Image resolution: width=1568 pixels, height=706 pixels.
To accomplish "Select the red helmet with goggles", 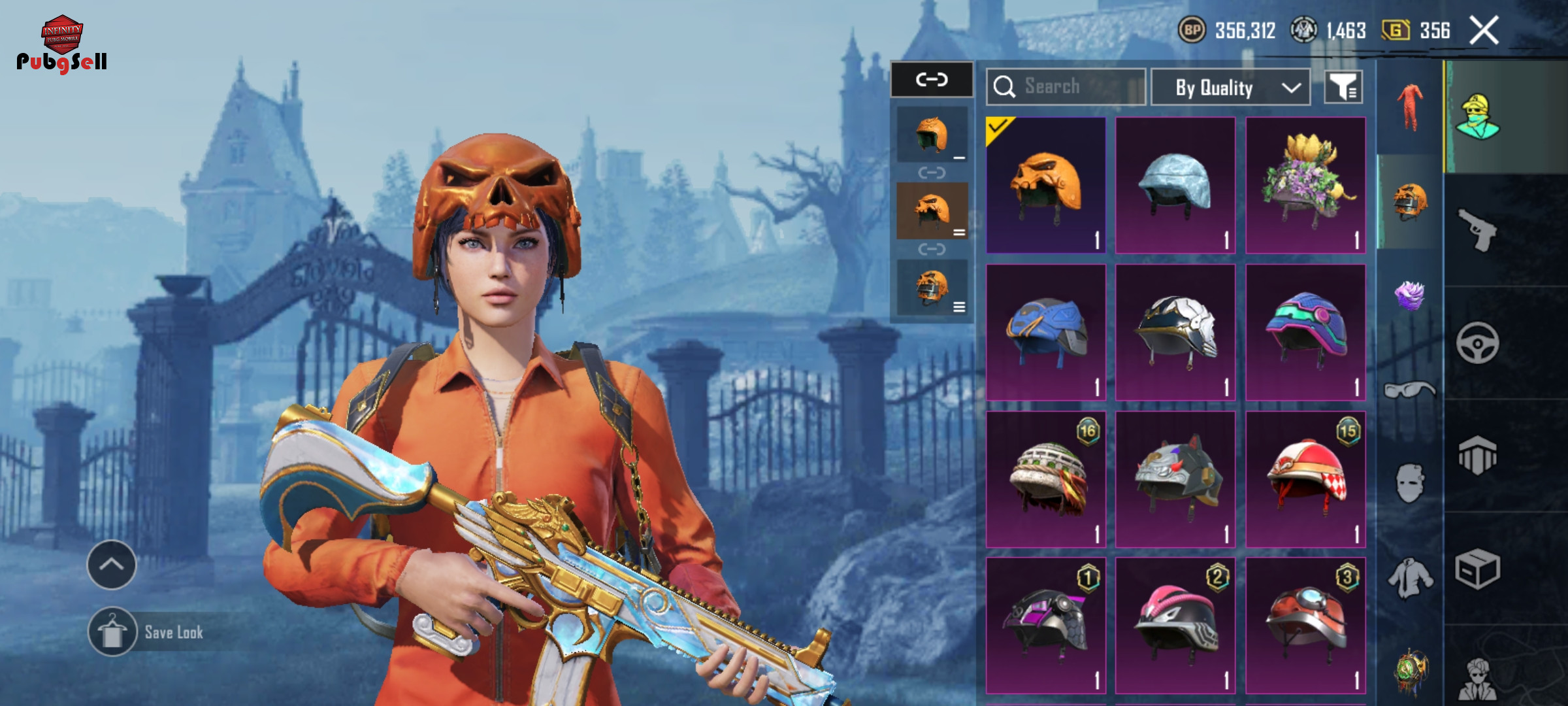I will coord(1305,626).
